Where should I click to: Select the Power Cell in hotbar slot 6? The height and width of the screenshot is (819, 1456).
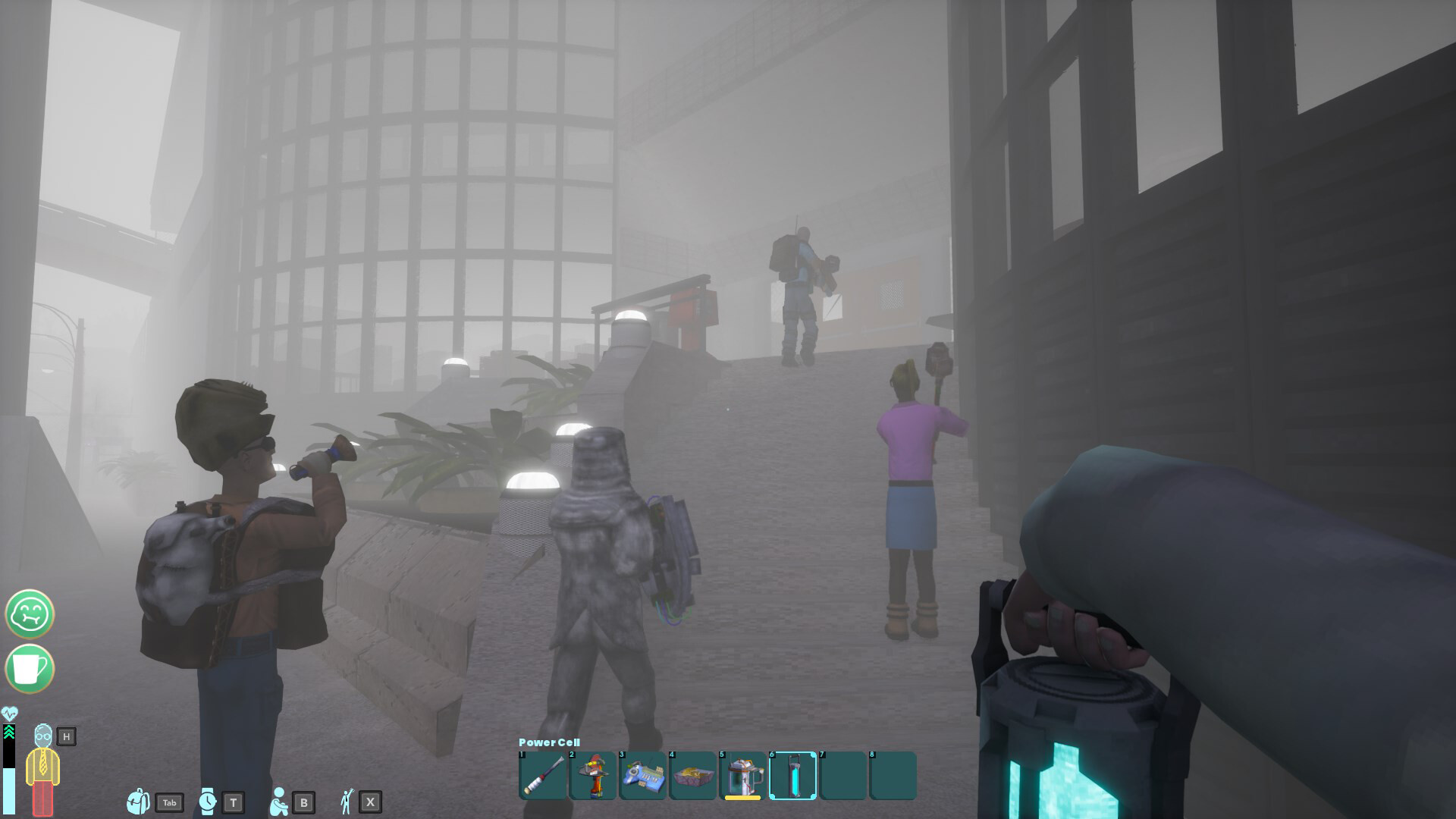coord(792,775)
